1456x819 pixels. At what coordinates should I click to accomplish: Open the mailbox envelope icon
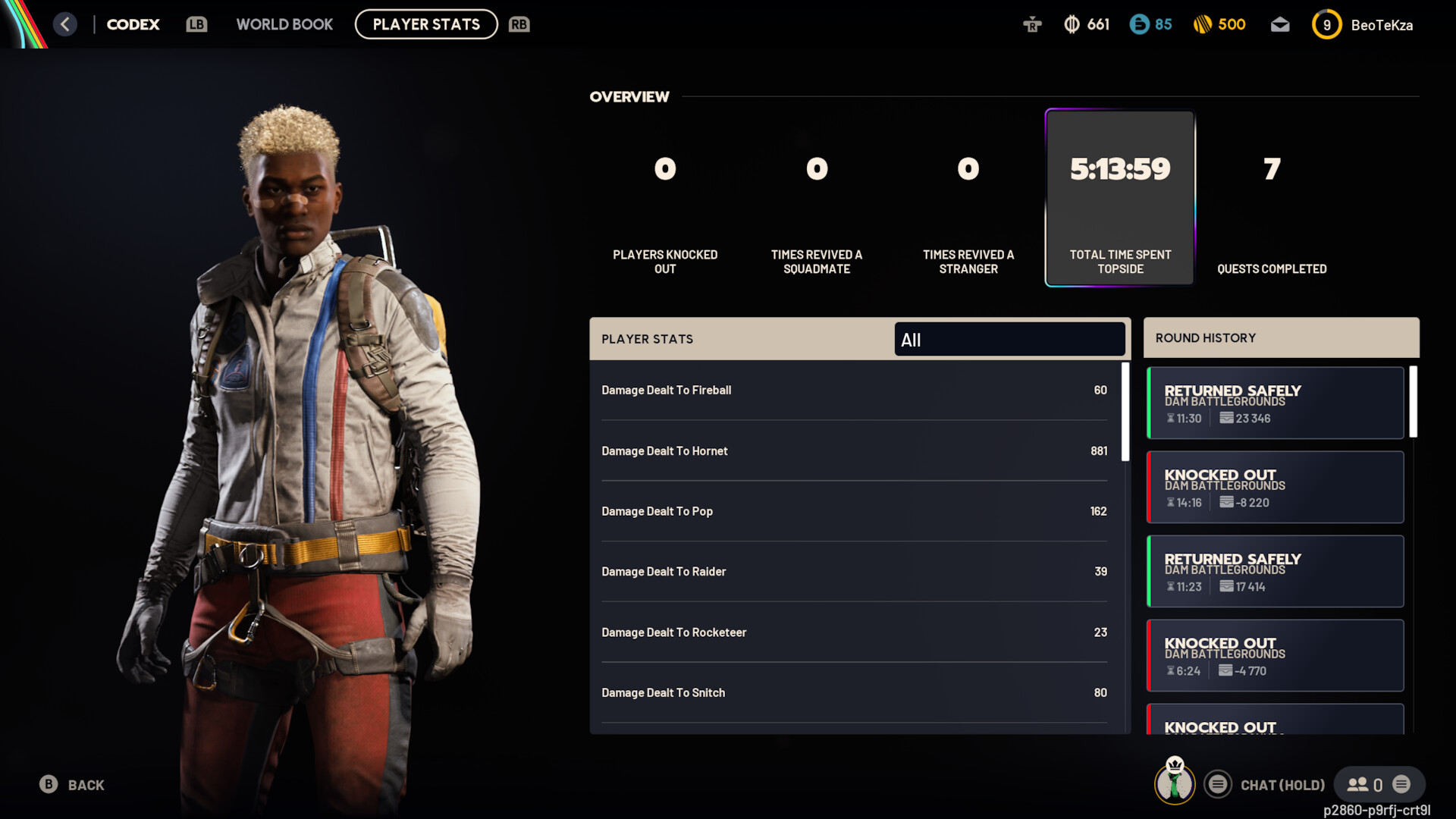click(x=1280, y=25)
